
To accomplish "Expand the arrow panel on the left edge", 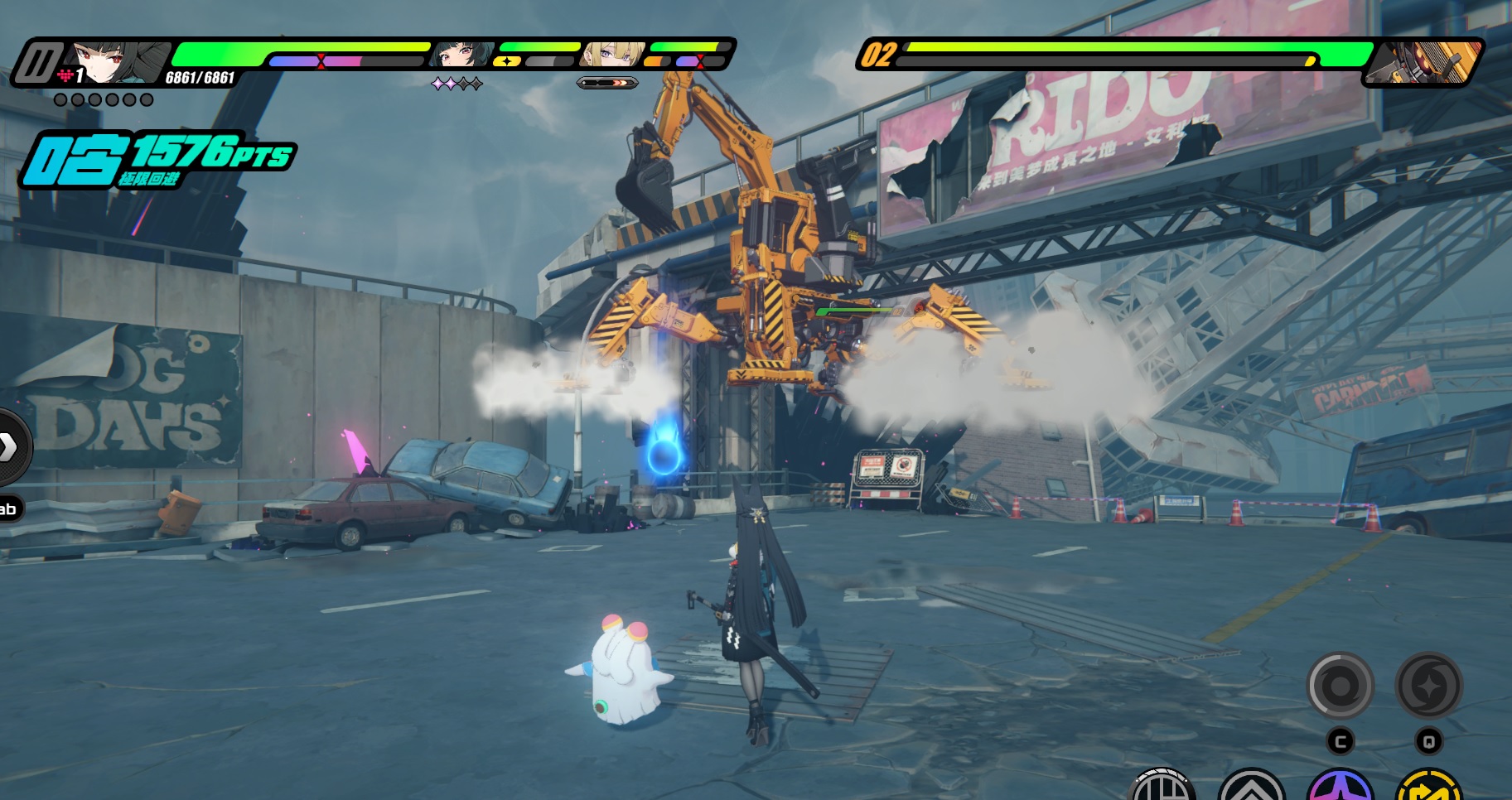I will coord(8,446).
